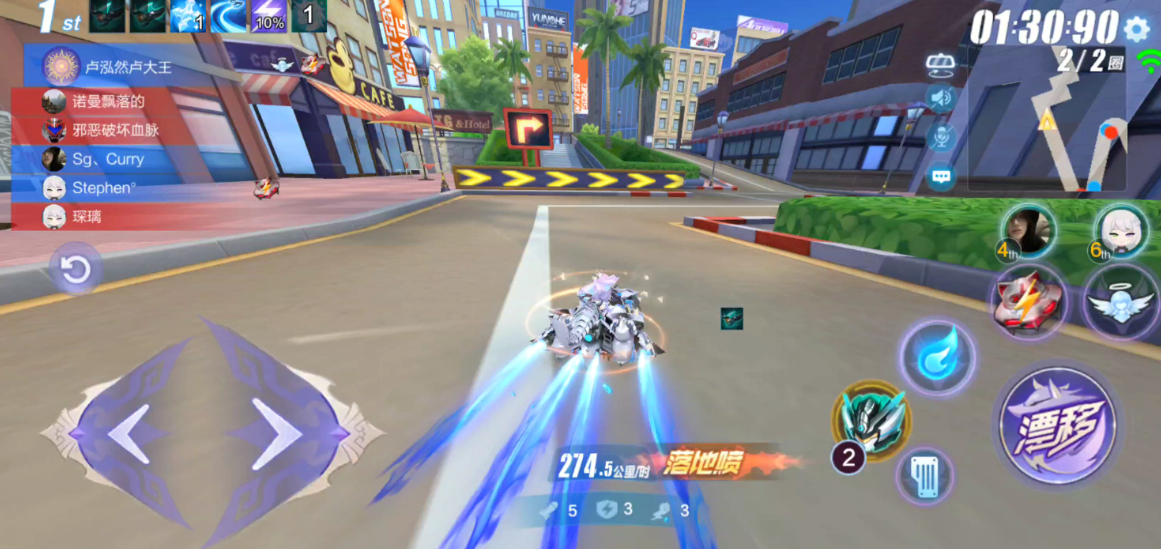Tap the circular reset arrow button
The image size is (1161, 549).
point(76,269)
